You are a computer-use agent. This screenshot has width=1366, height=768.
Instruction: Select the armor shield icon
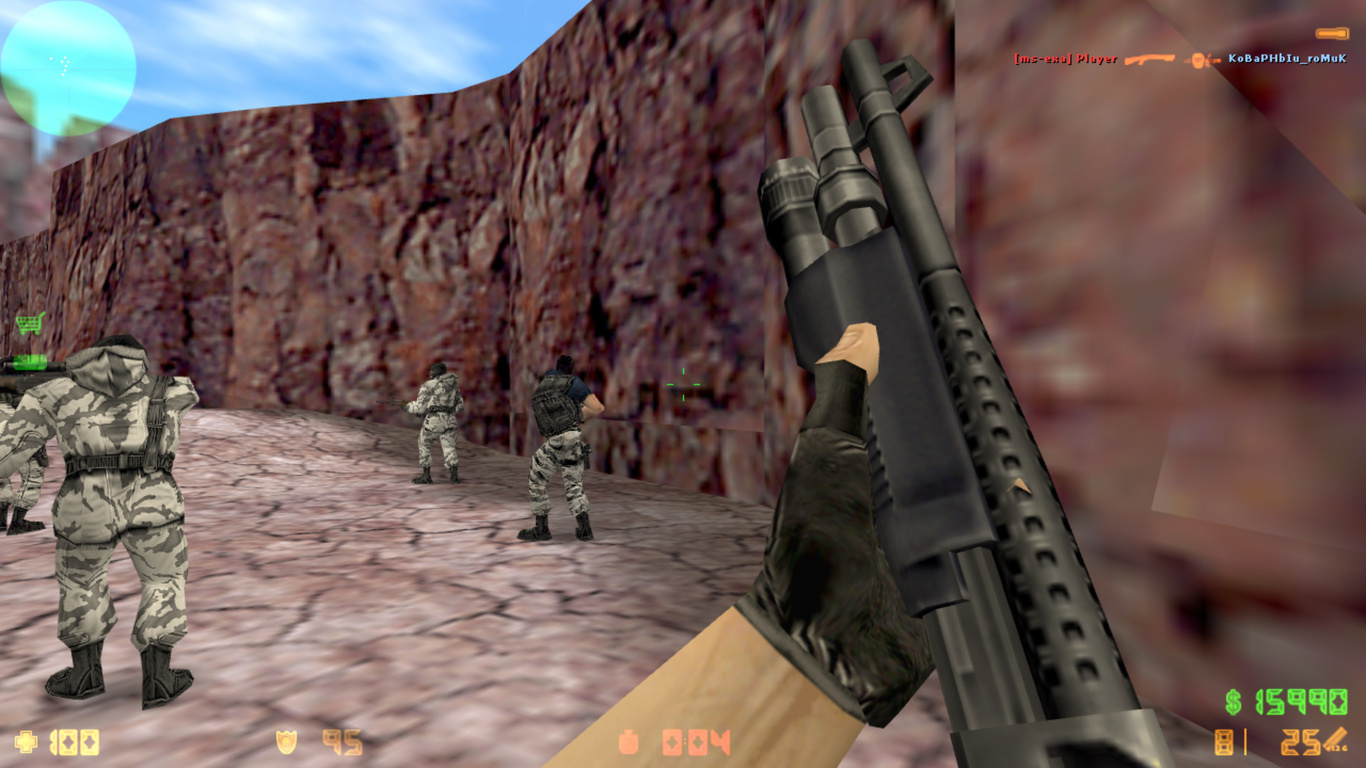pyautogui.click(x=284, y=742)
